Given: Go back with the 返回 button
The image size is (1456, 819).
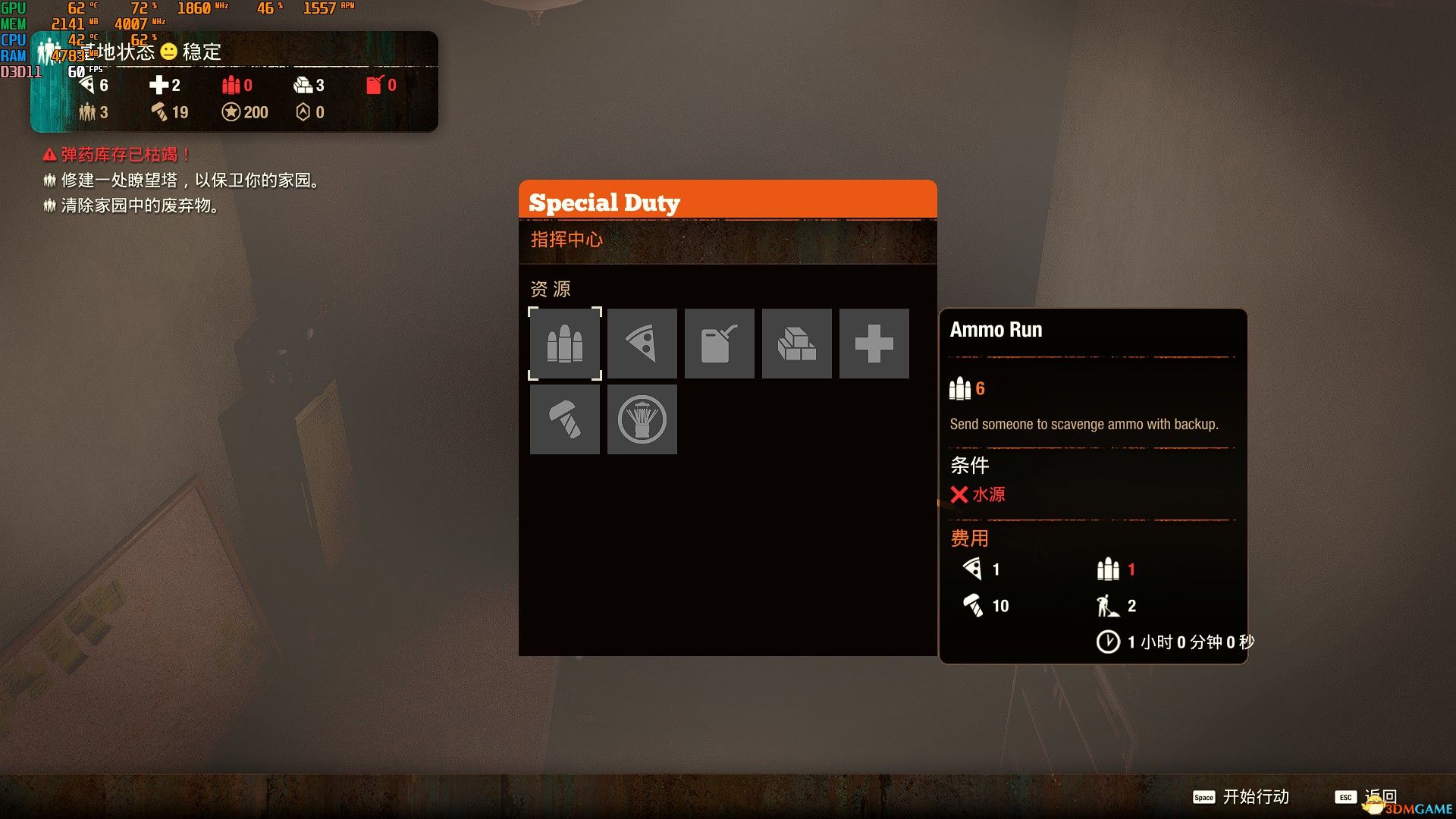Looking at the screenshot, I should click(x=1366, y=796).
